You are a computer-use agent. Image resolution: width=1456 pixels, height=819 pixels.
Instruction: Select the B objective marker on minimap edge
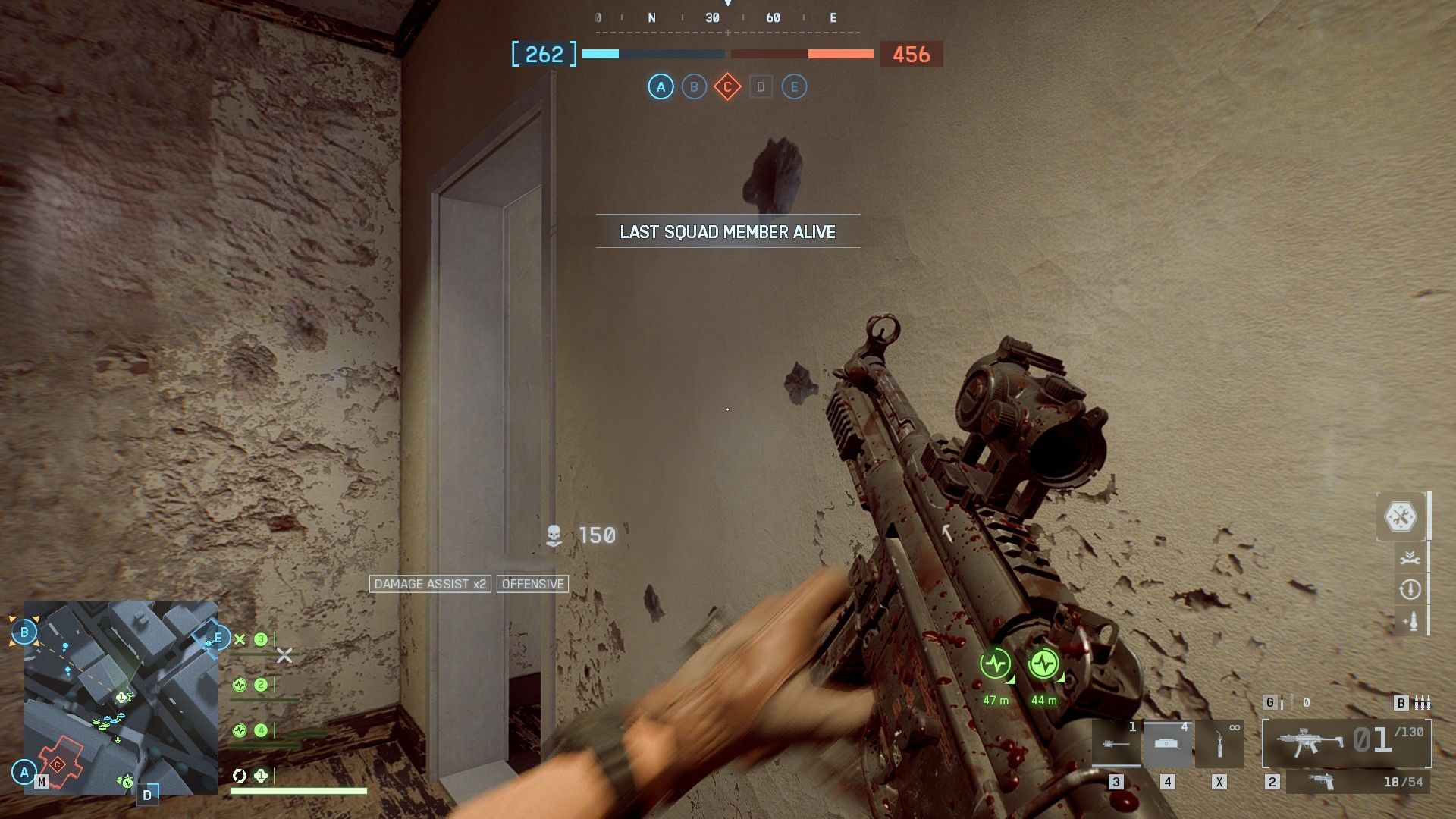24,632
